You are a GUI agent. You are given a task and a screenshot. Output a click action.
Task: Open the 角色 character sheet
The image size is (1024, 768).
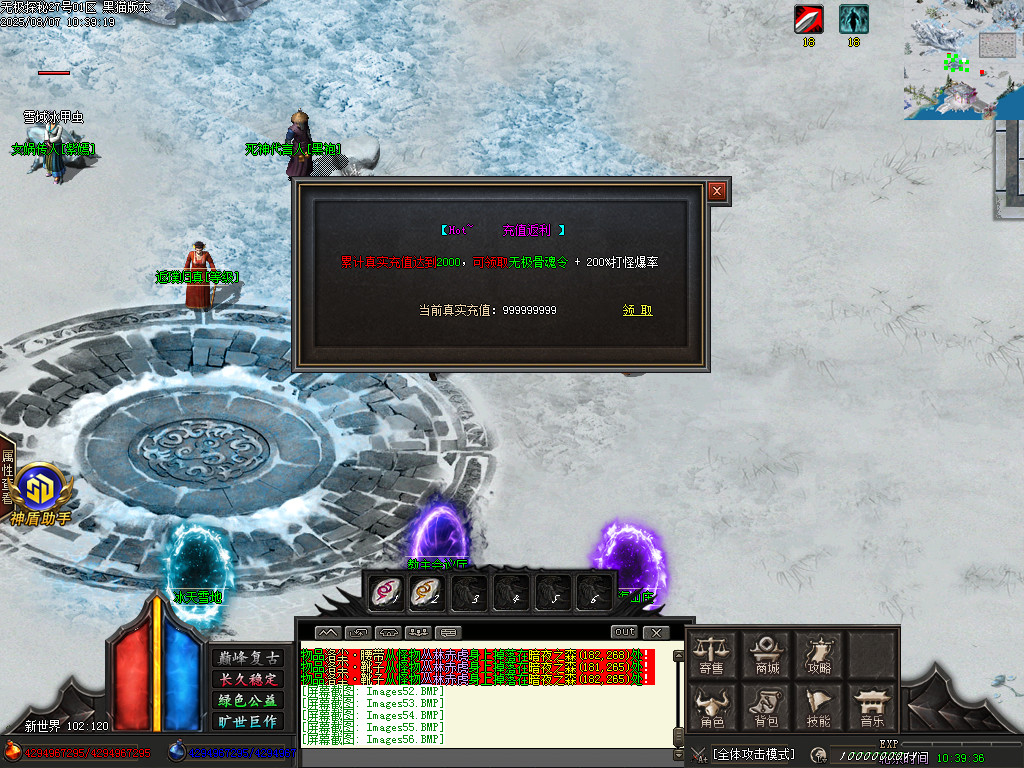(x=712, y=707)
